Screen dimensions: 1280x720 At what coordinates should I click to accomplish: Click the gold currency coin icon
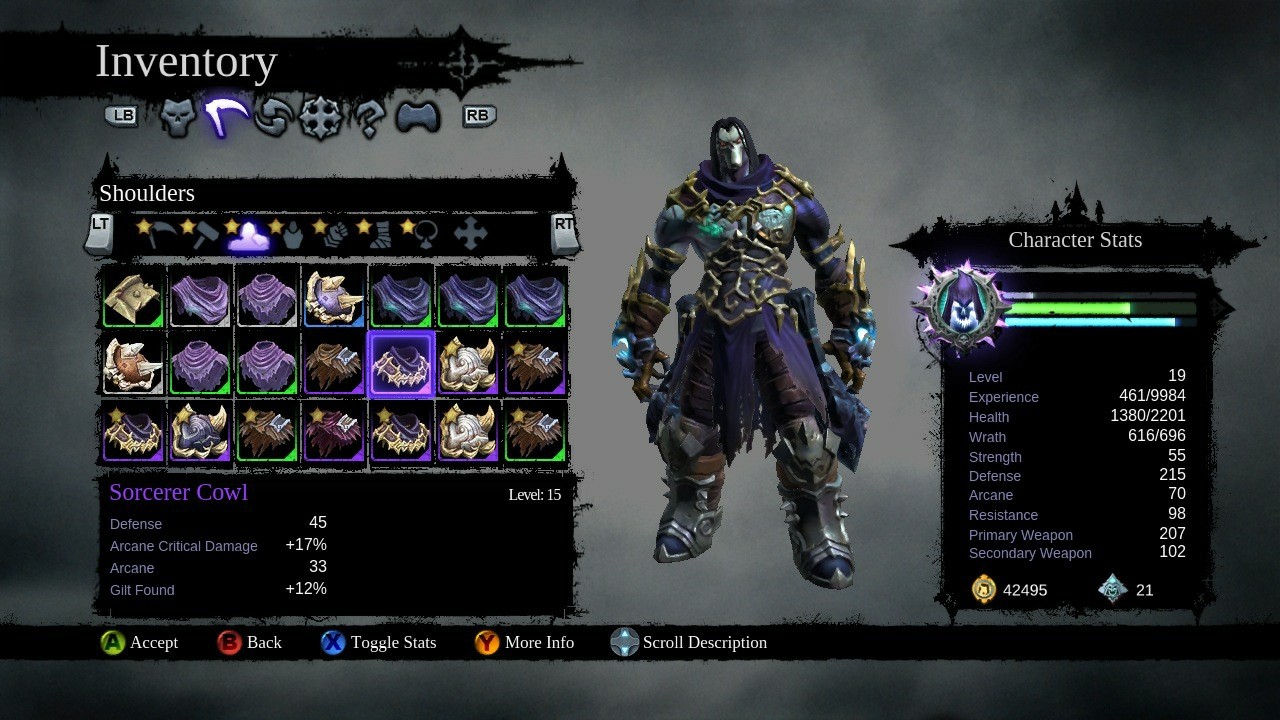pyautogui.click(x=983, y=589)
